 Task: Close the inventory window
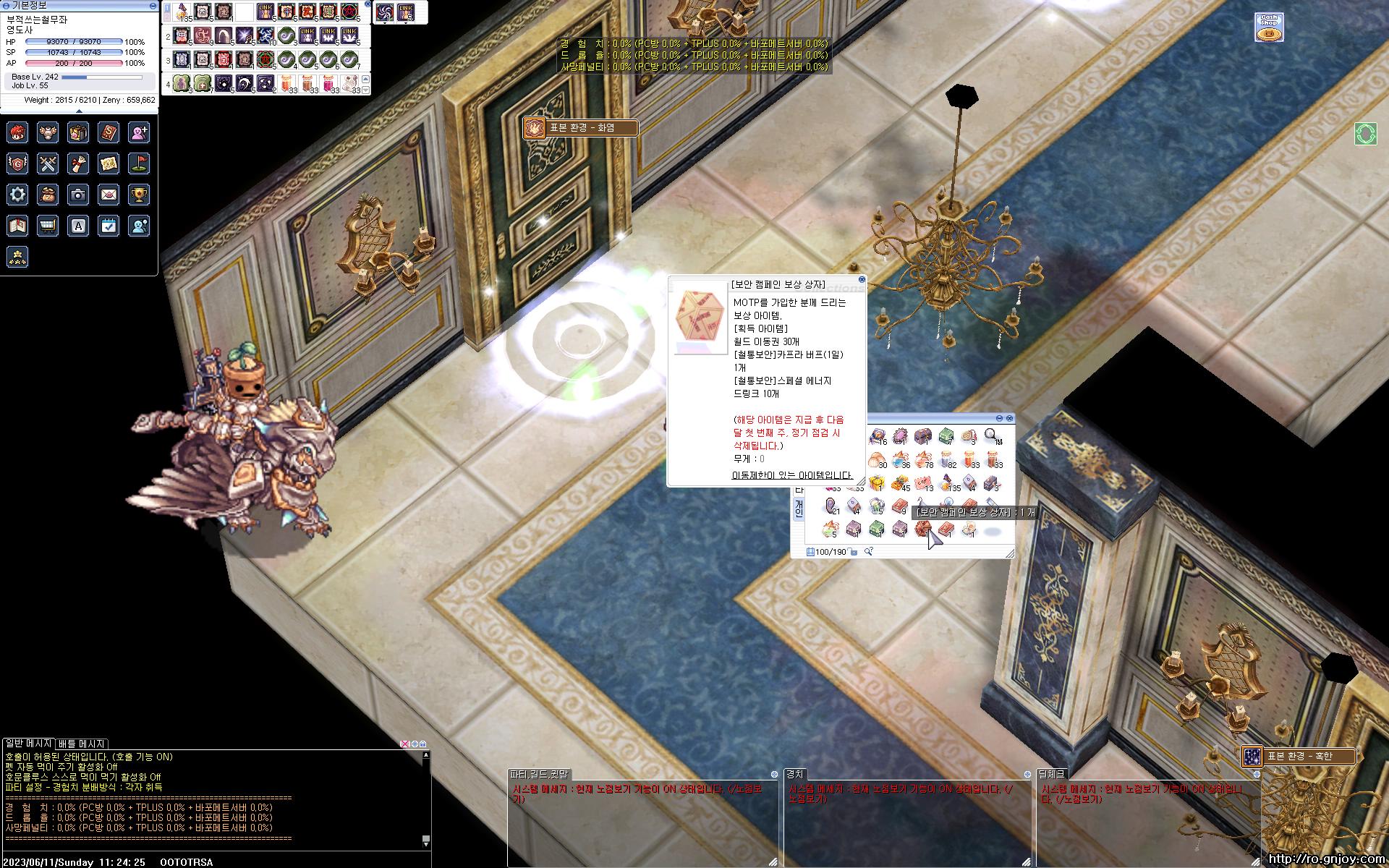(x=1010, y=418)
